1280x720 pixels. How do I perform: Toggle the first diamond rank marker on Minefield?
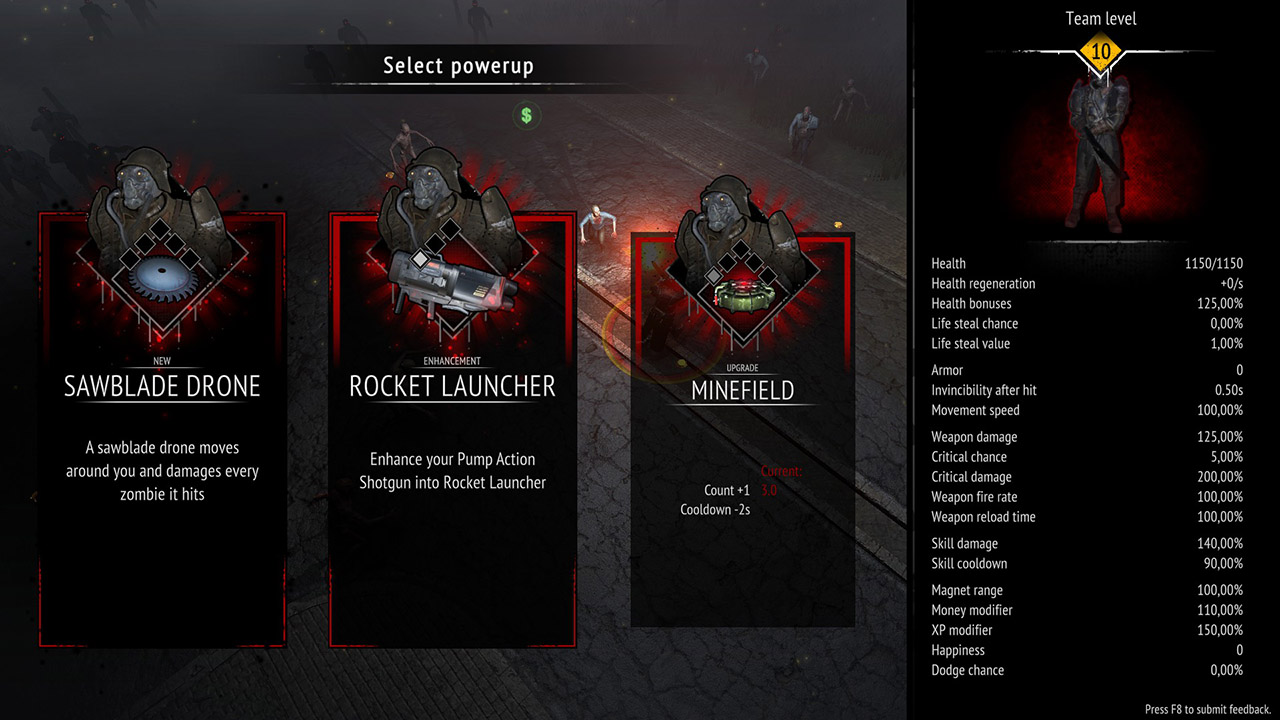713,276
